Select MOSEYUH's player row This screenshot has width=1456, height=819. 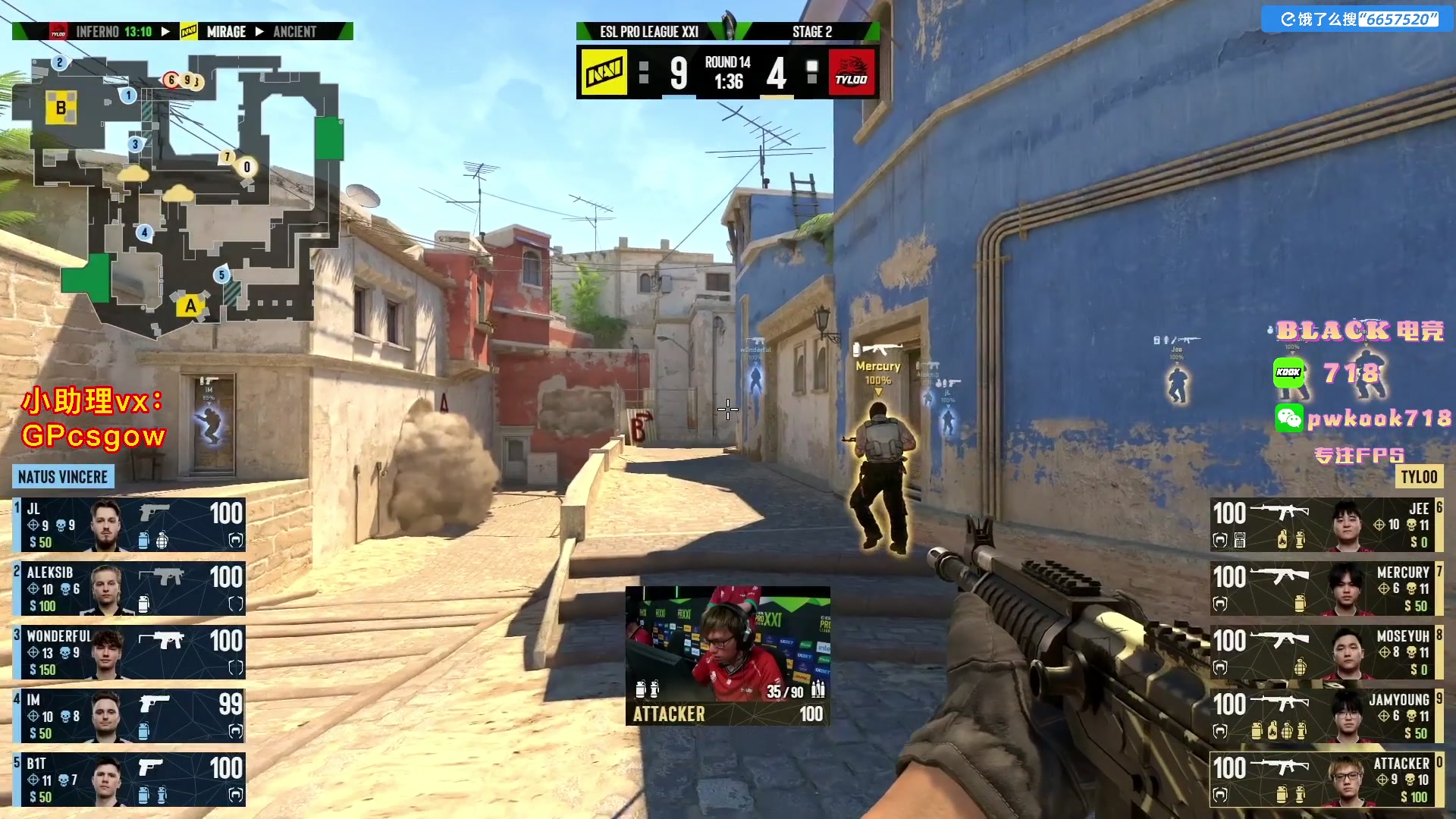1326,652
